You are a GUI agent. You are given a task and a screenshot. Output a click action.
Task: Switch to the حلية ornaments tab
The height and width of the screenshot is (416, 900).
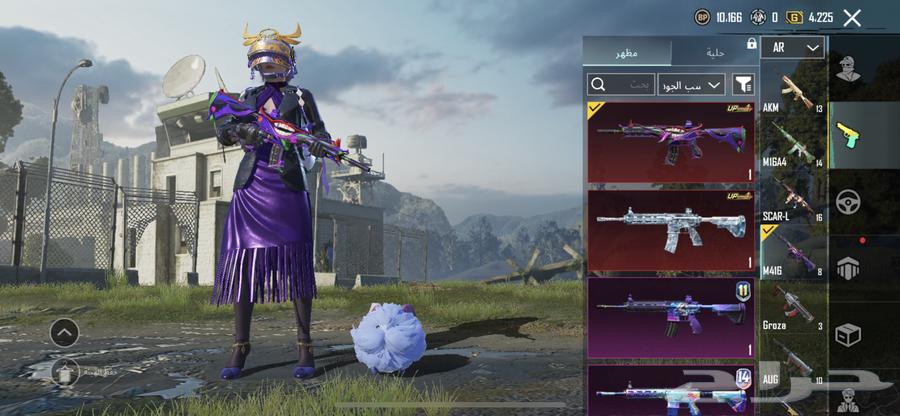click(714, 51)
